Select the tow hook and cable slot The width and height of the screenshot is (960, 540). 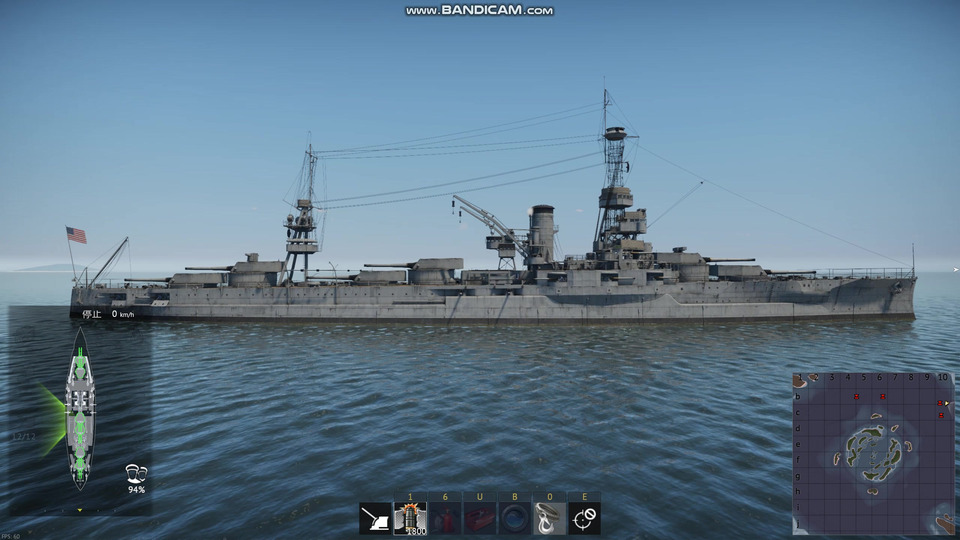550,518
